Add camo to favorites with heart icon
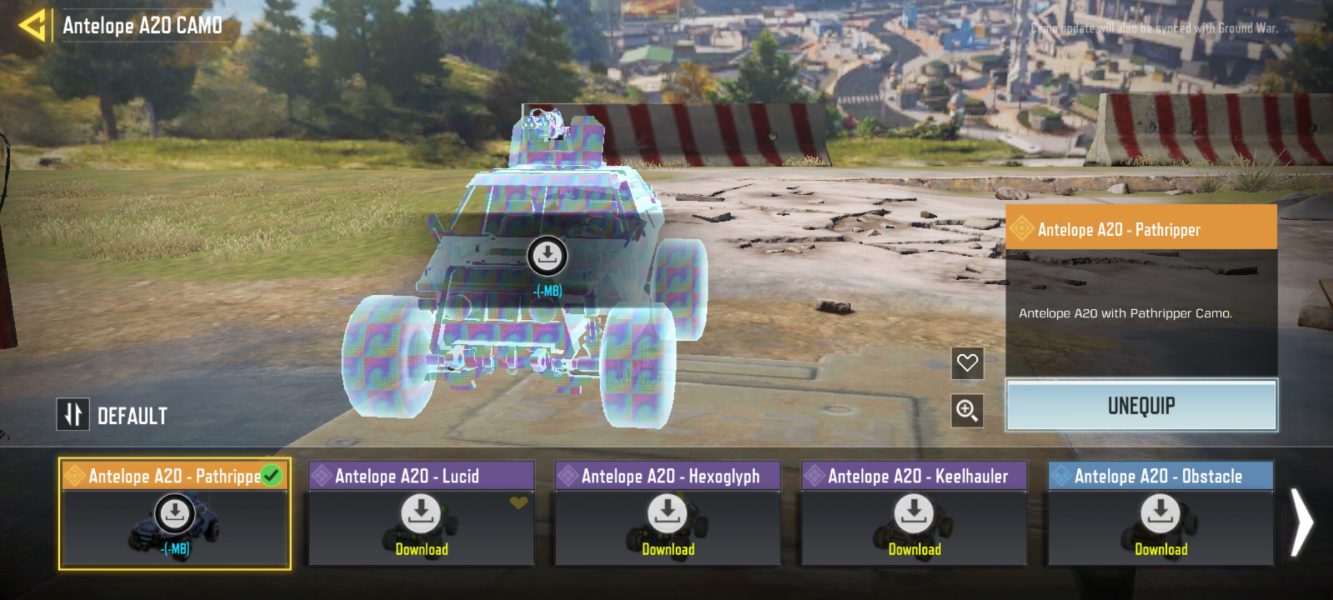The height and width of the screenshot is (600, 1333). (967, 363)
